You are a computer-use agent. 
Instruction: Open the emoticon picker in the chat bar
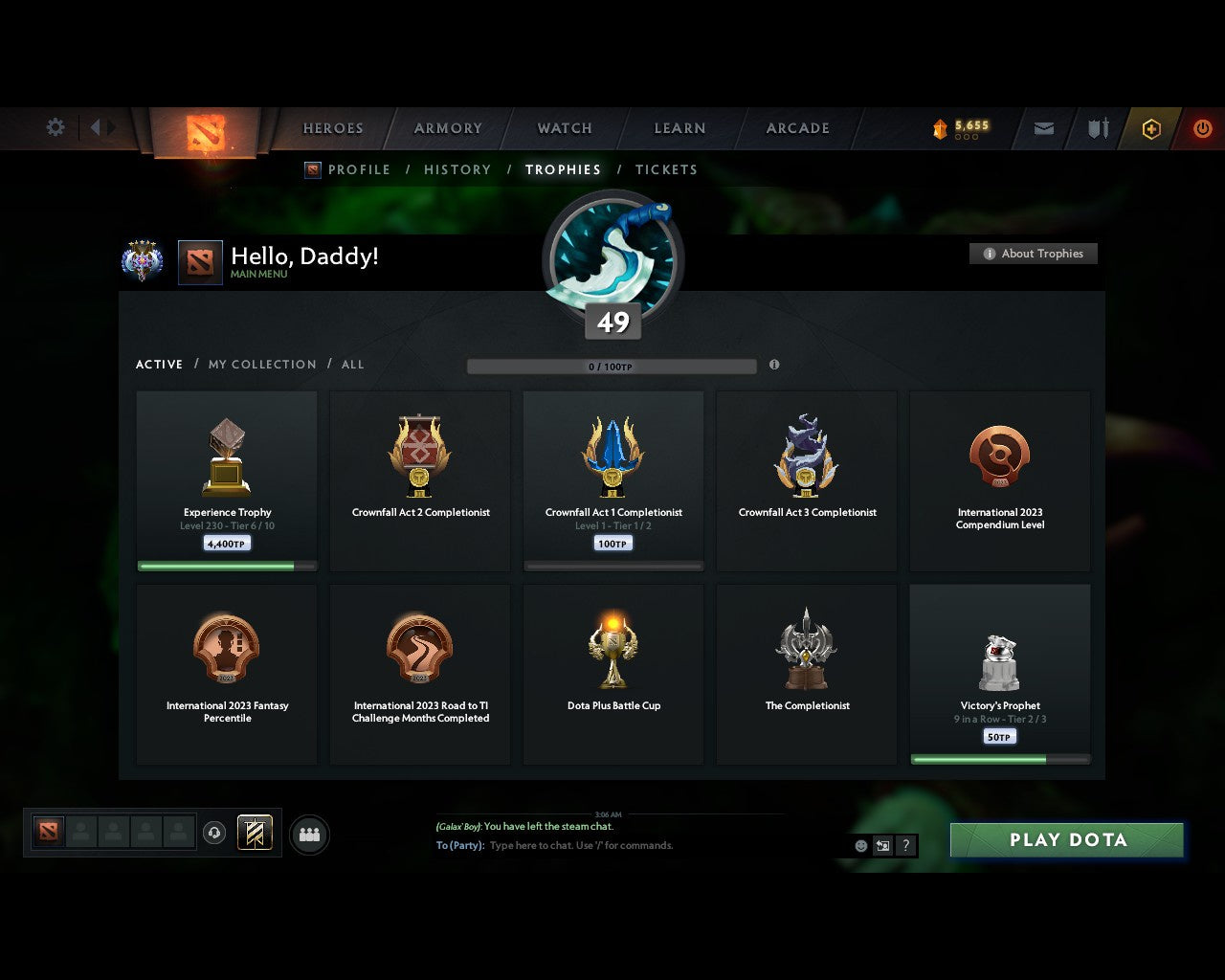click(858, 846)
